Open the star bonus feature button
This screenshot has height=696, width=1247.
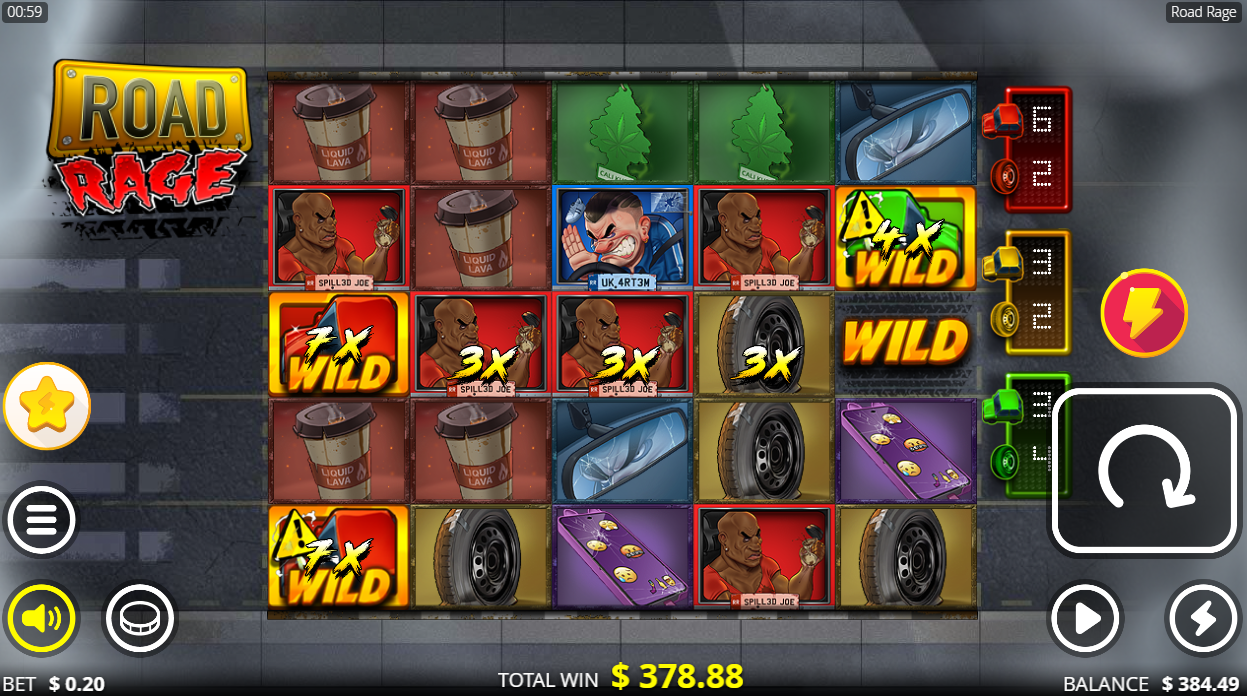[x=47, y=406]
